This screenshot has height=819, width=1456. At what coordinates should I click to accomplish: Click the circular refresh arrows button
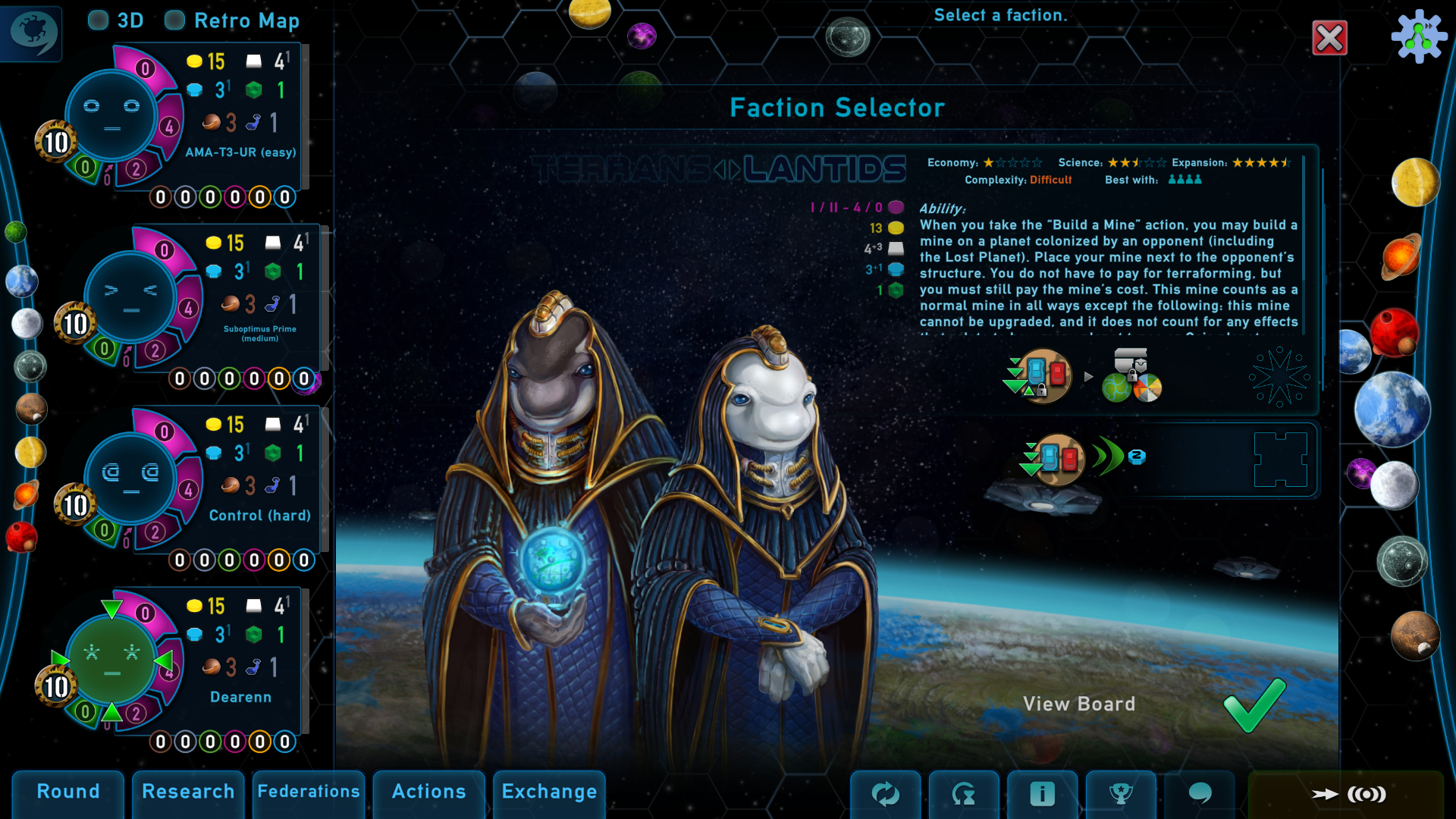(885, 794)
